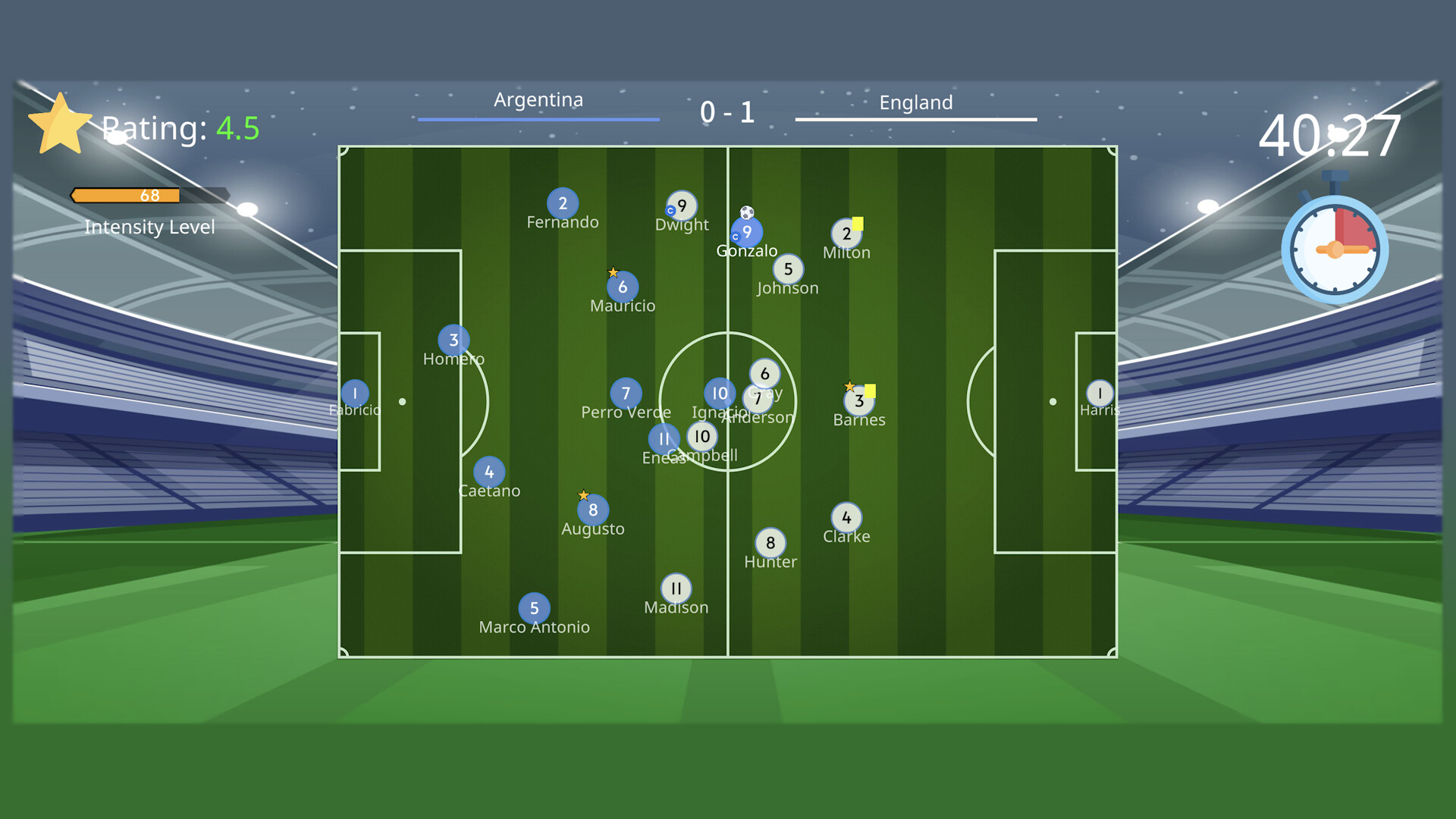
Task: Click the Intensity Level label
Action: coord(149,226)
